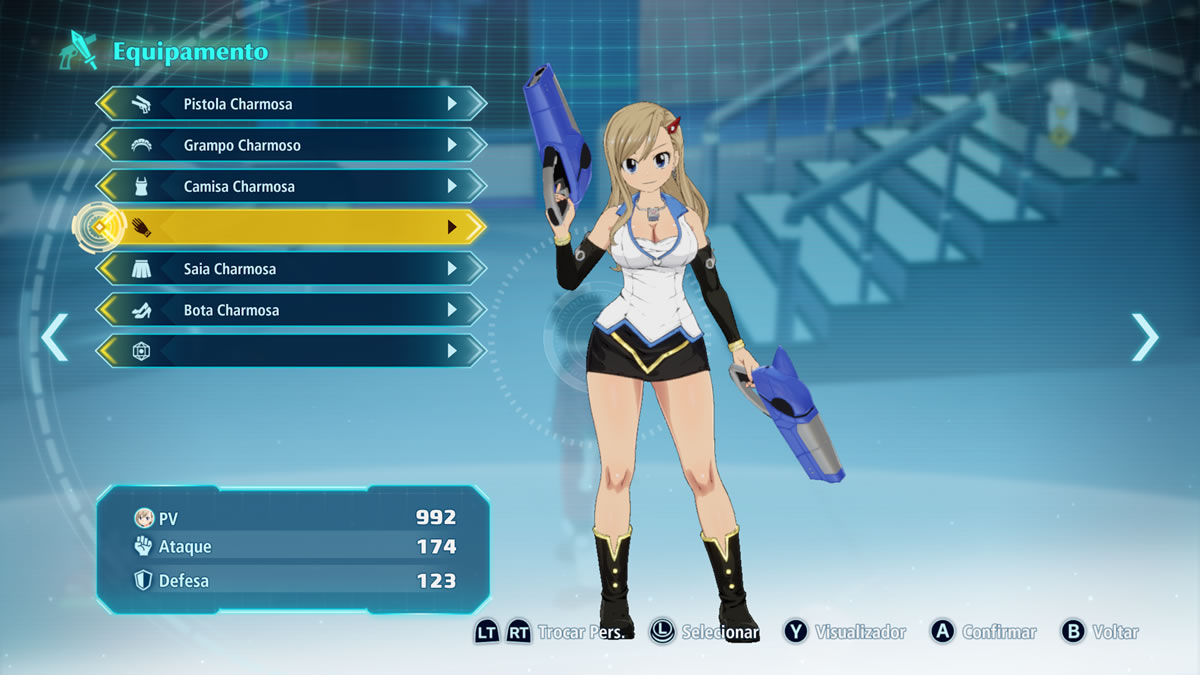Select the Pistola Charmosa weapon slot
The image size is (1200, 675).
290,104
